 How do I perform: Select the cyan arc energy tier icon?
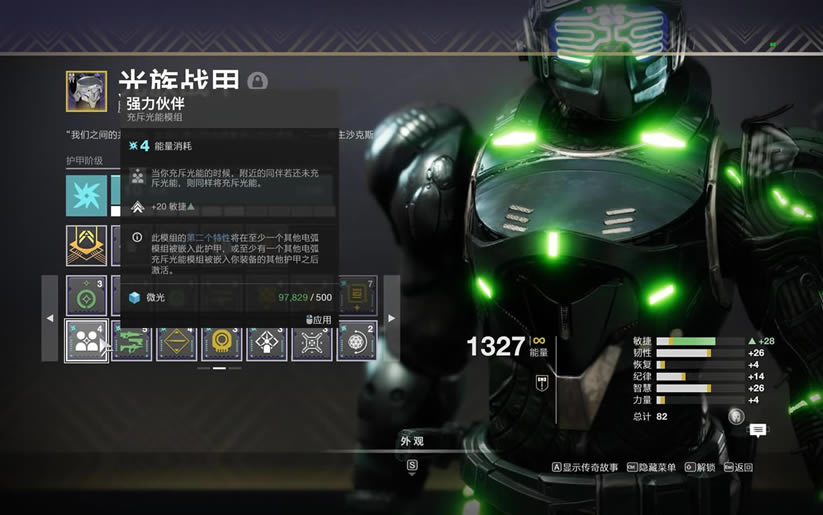point(86,196)
